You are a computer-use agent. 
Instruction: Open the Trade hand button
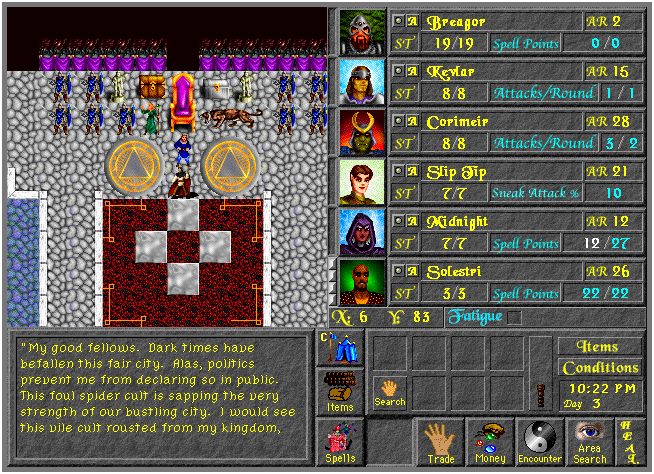[439, 443]
